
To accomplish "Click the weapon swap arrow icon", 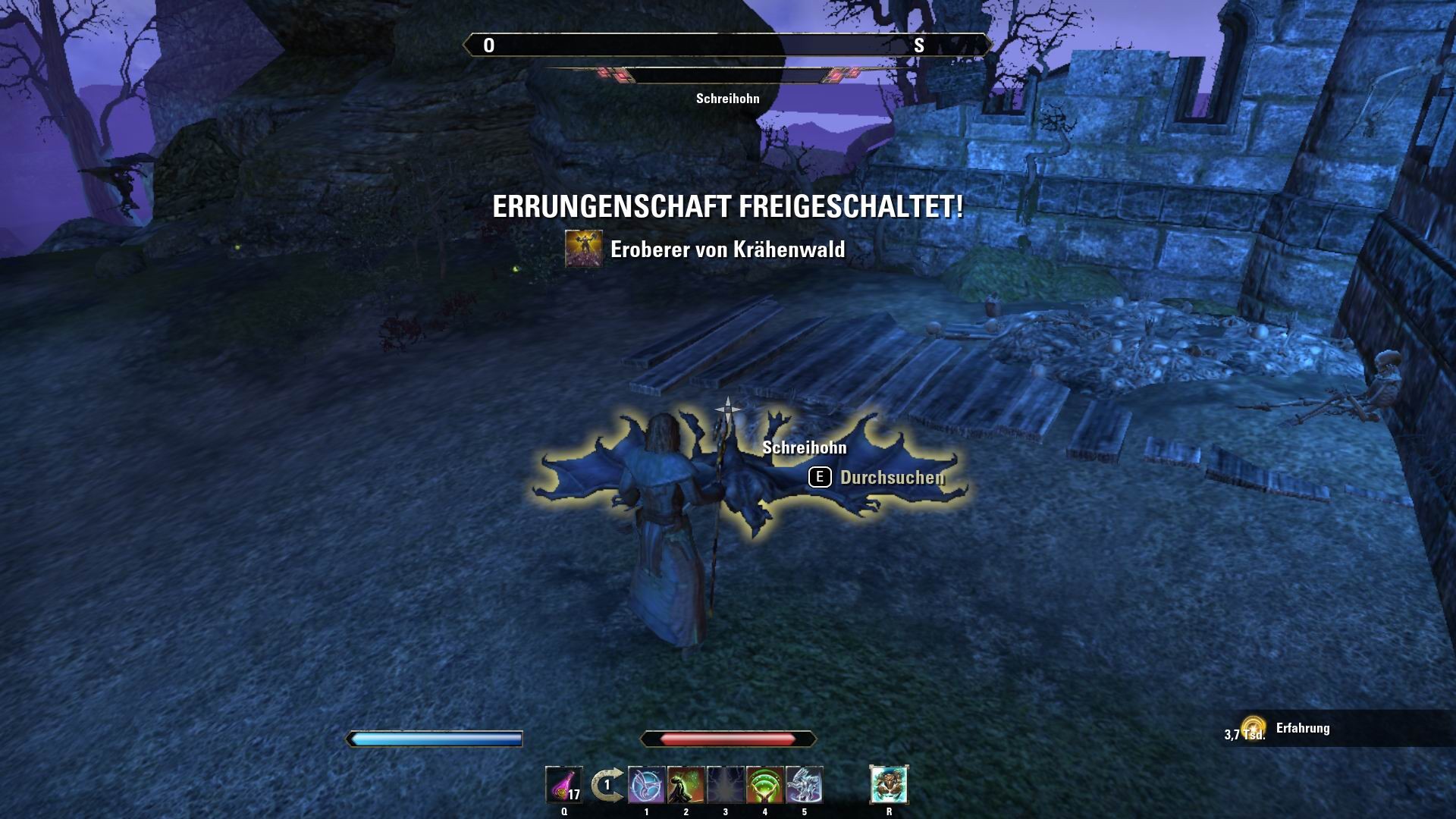I will pos(607,783).
